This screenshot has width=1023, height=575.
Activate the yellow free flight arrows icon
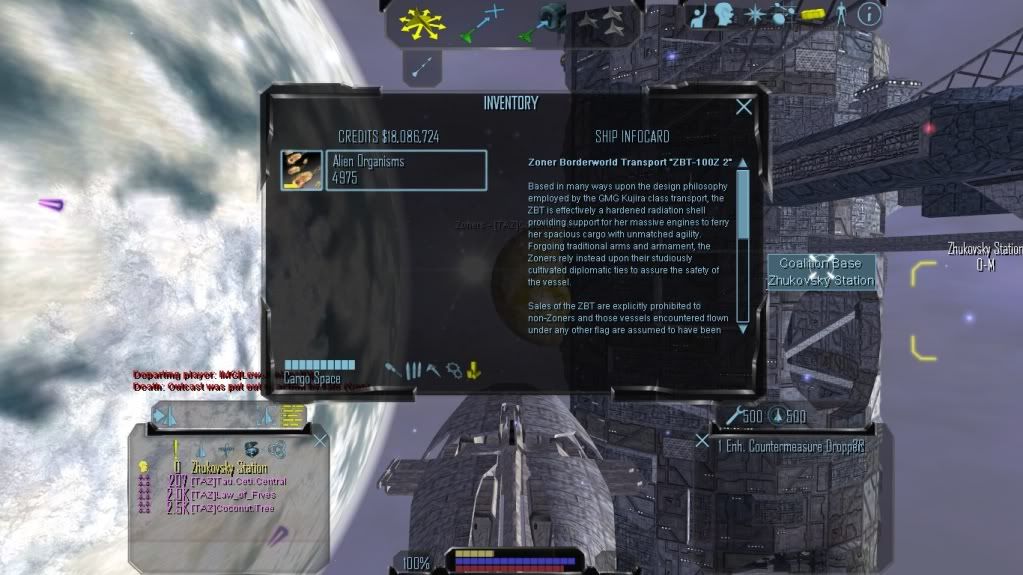(421, 24)
